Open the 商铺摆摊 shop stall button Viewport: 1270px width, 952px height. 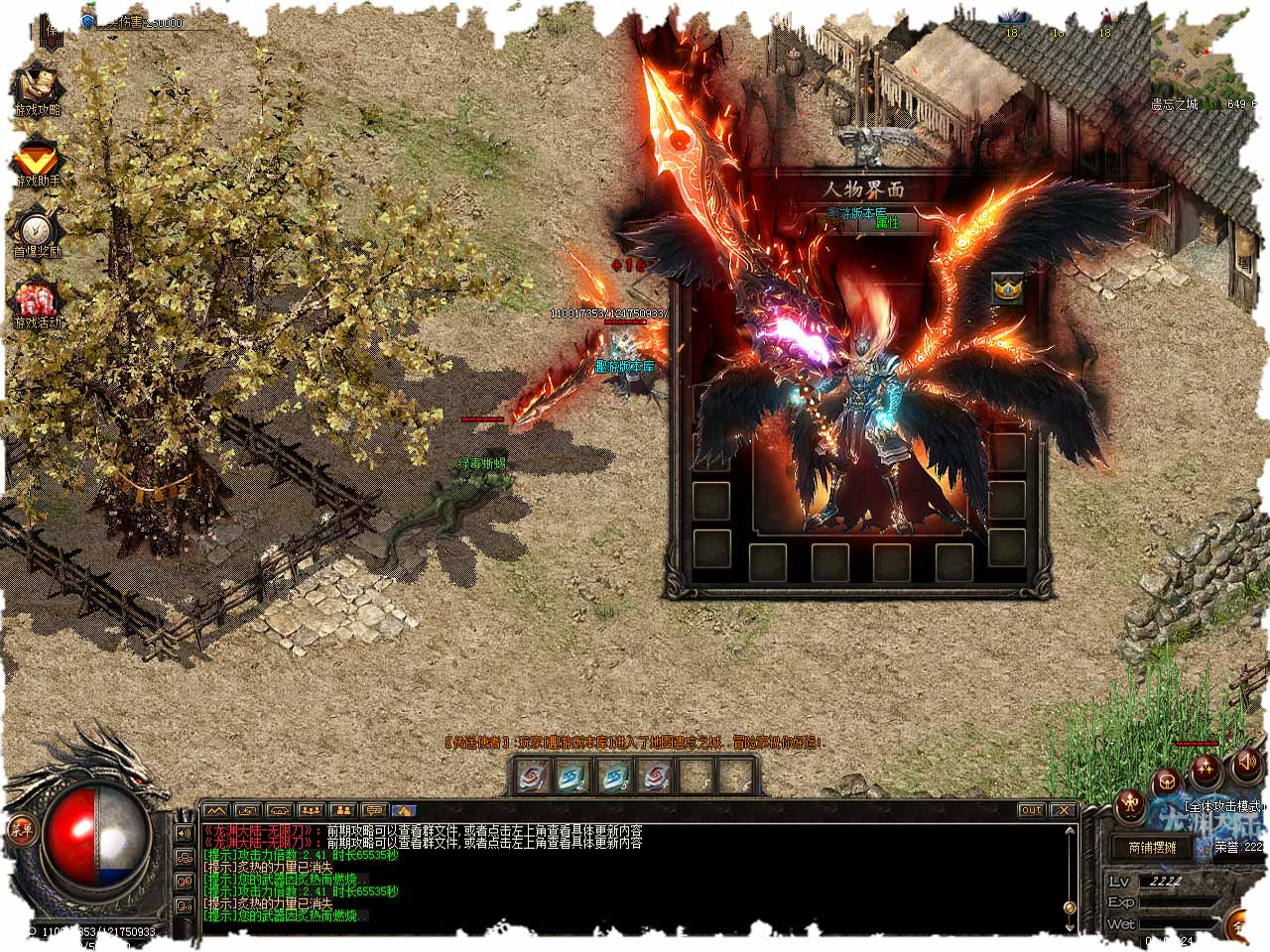pos(1152,847)
